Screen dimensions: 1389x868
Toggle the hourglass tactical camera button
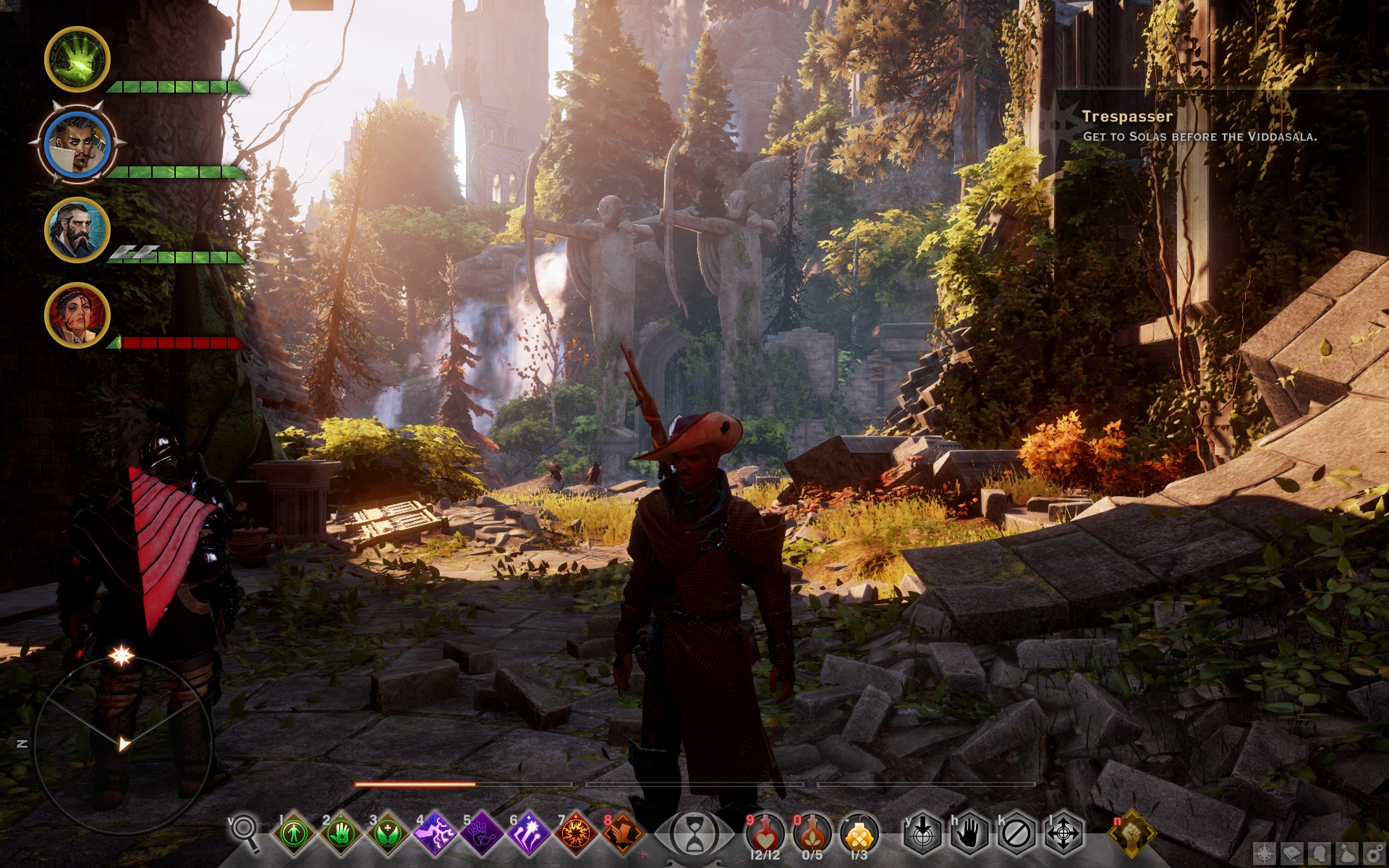coord(694,834)
